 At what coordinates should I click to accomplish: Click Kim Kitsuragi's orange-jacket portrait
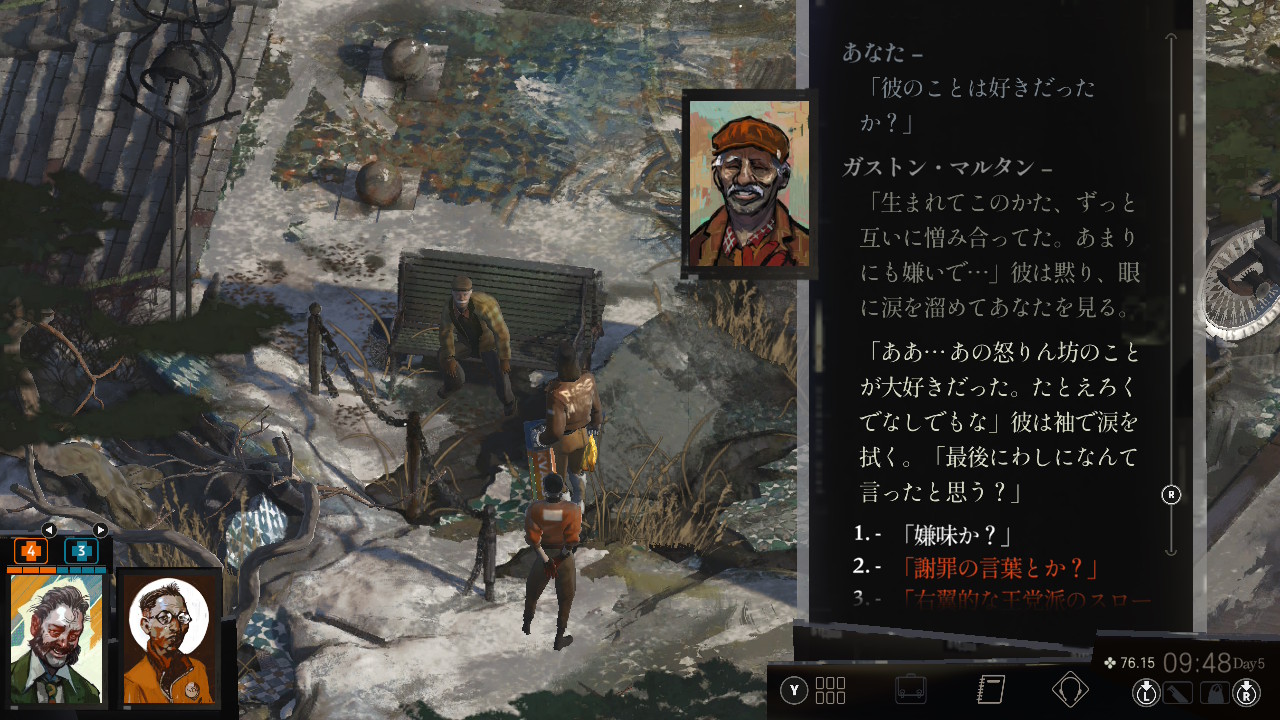(169, 640)
